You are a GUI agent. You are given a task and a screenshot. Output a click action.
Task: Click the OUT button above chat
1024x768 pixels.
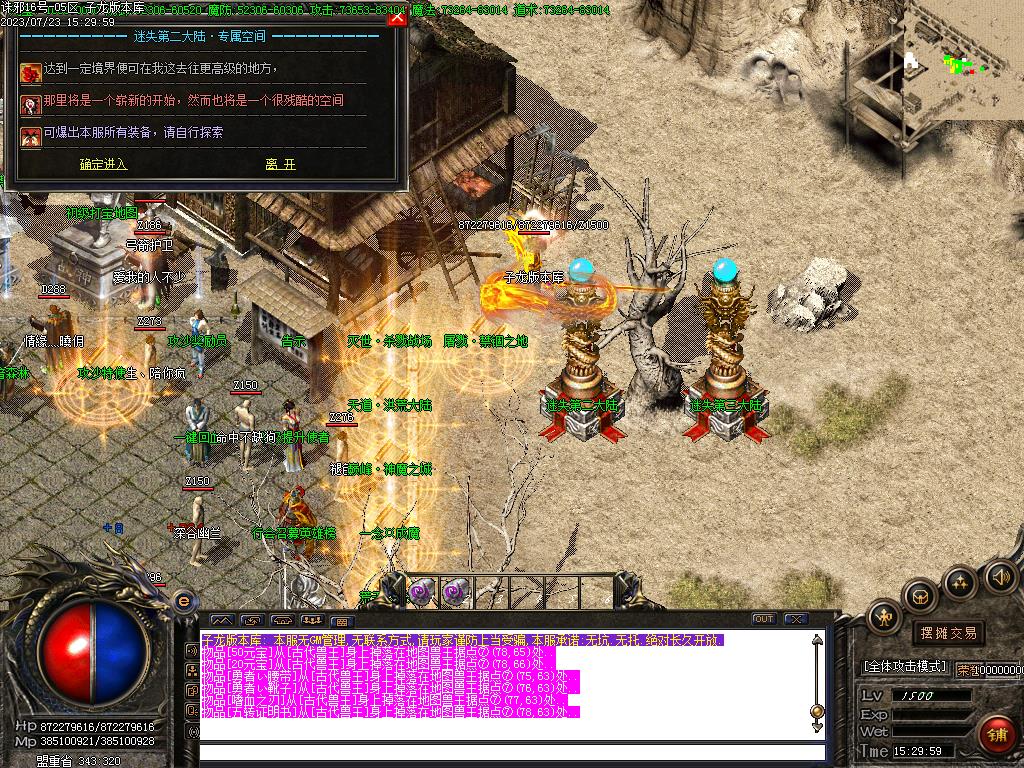click(764, 619)
